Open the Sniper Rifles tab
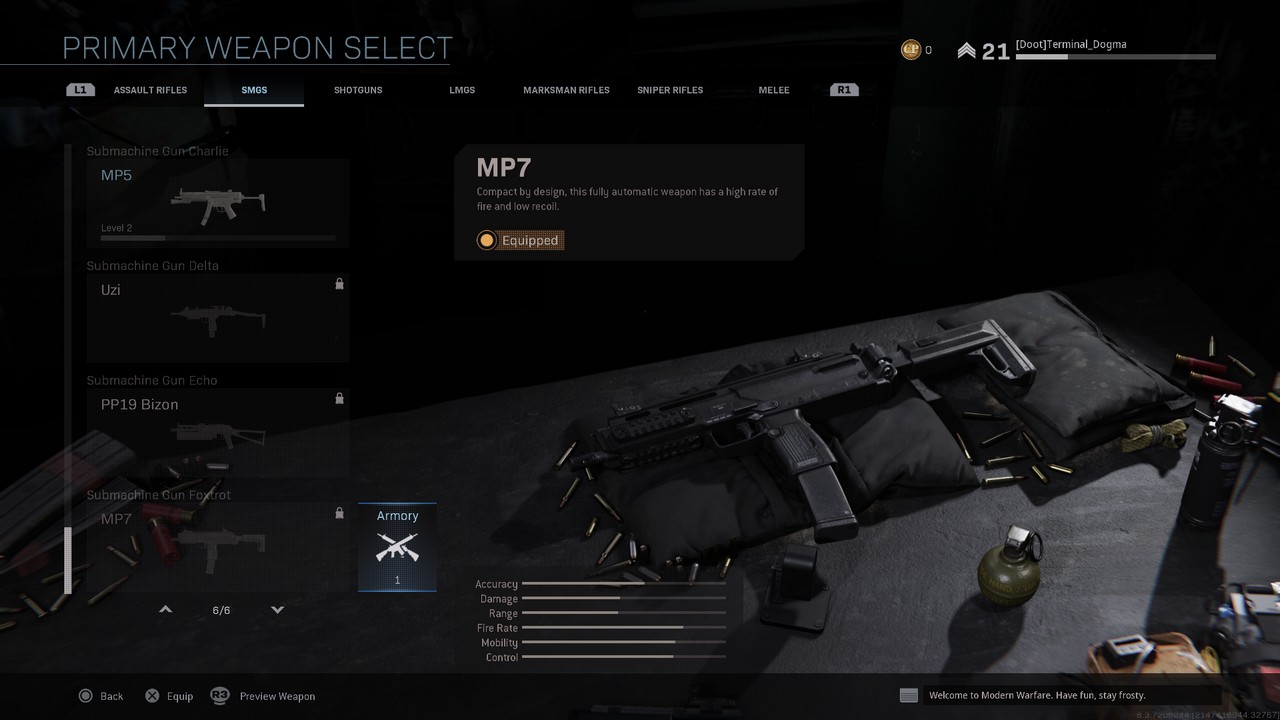1280x720 pixels. click(x=670, y=90)
